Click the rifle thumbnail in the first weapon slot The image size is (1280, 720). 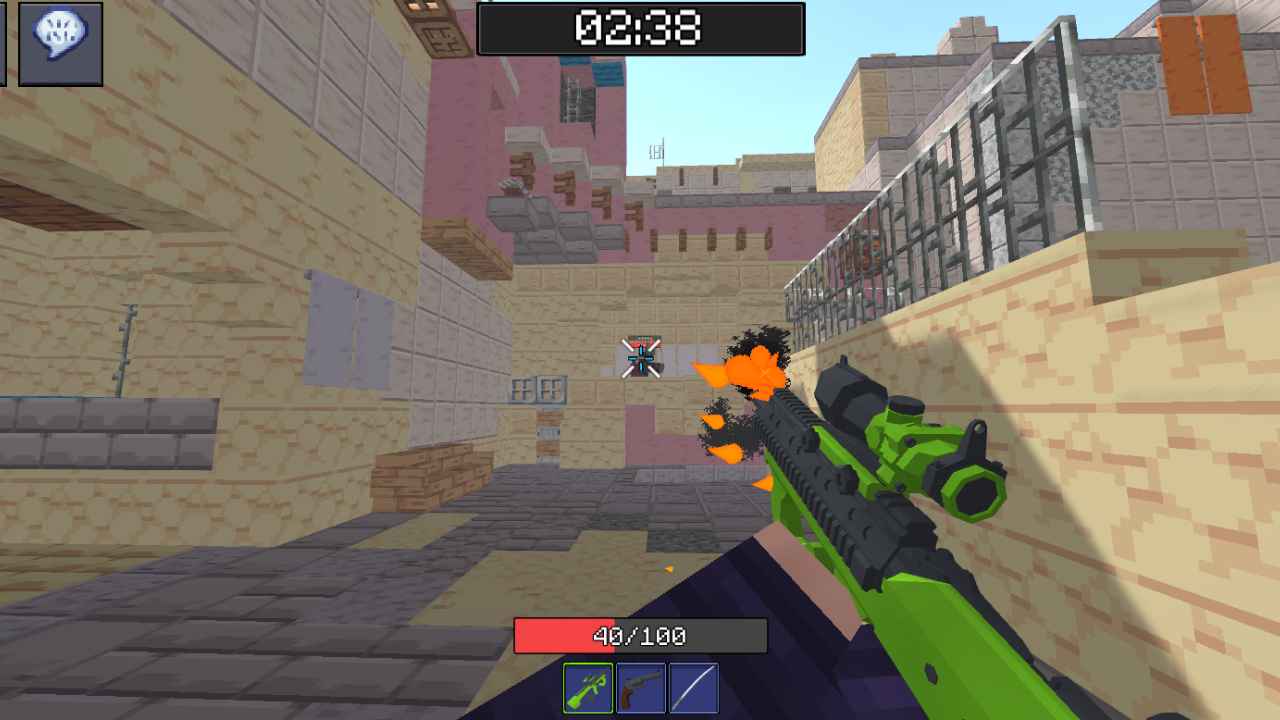(x=590, y=689)
